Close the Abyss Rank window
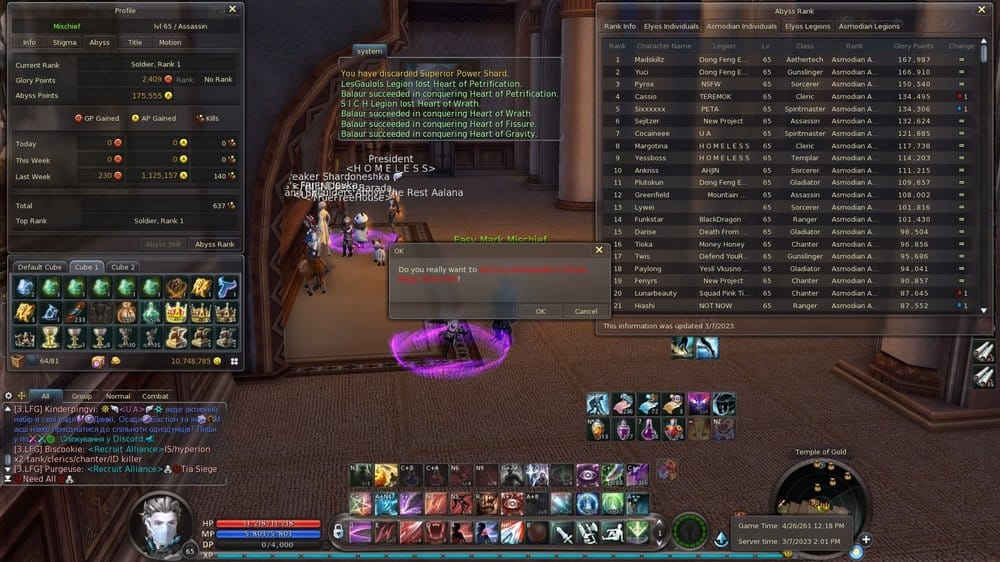Screen dimensions: 1000x562 984,9
